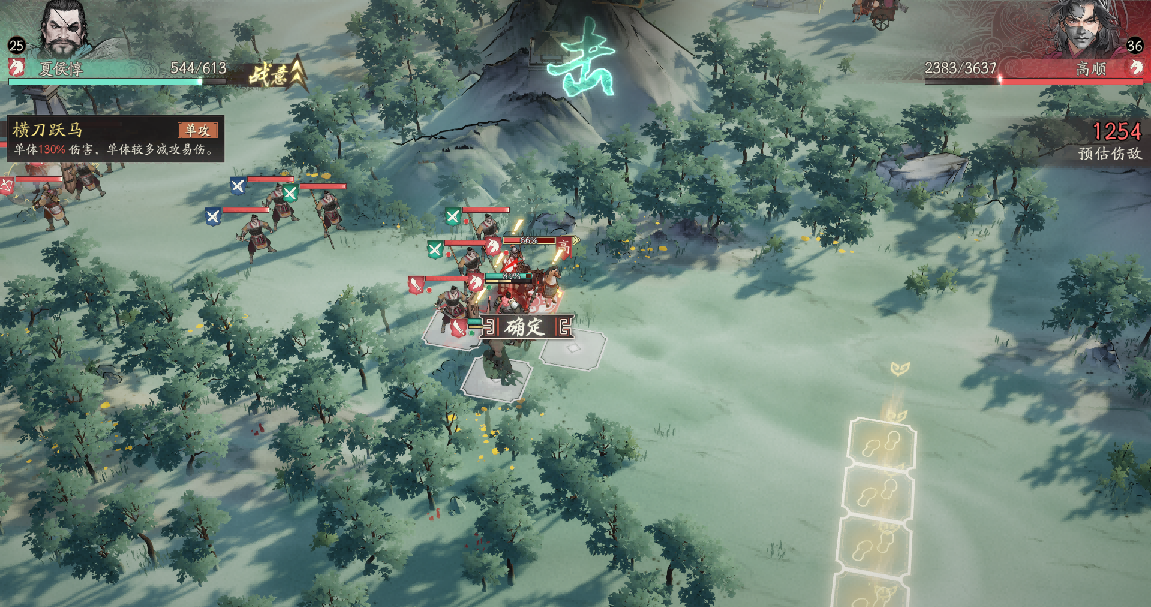Click the gold 战意 morale indicator
1151x607 pixels.
pyautogui.click(x=274, y=72)
